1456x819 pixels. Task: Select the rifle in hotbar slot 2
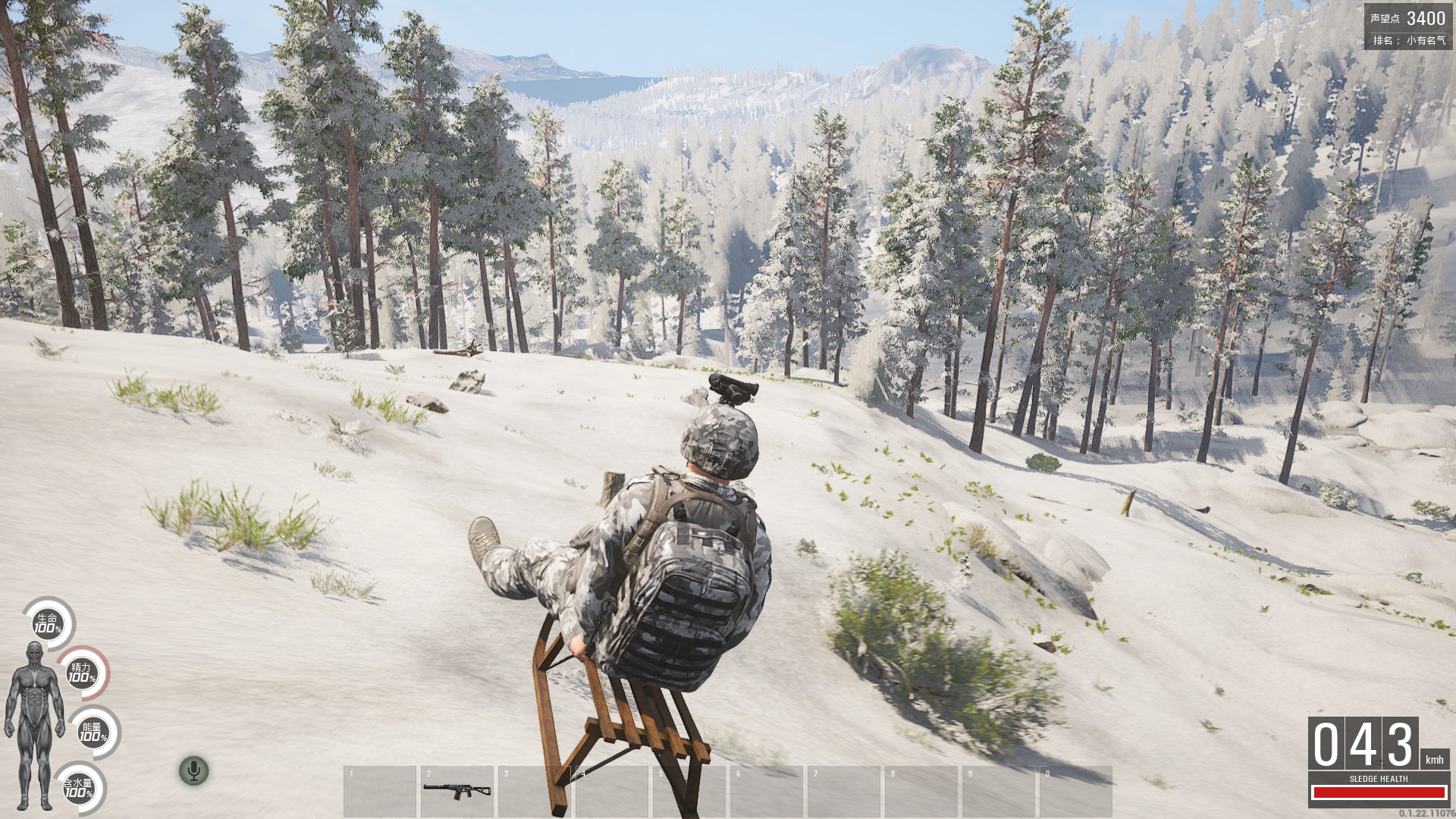click(x=457, y=790)
